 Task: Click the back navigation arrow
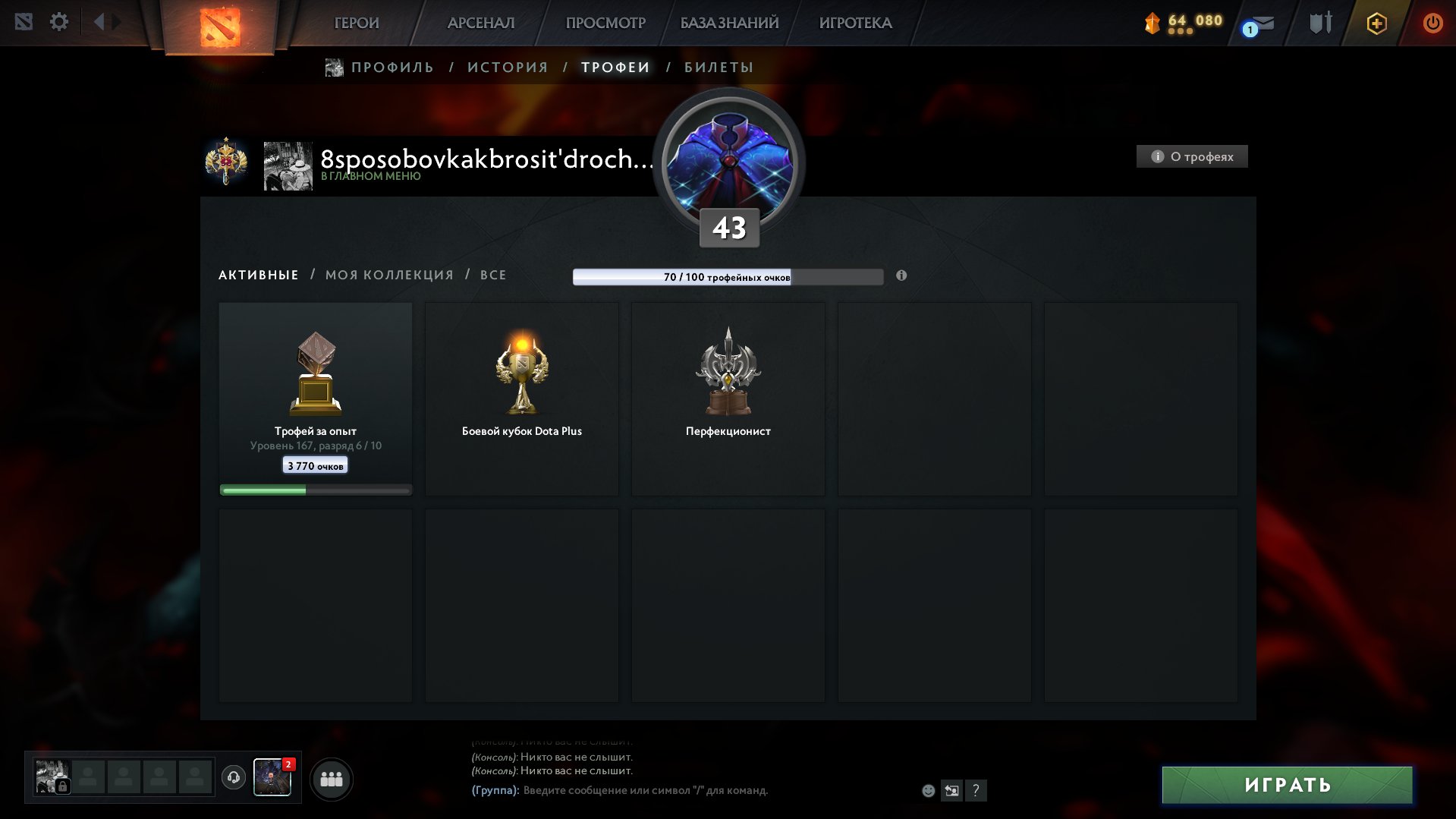tap(99, 22)
